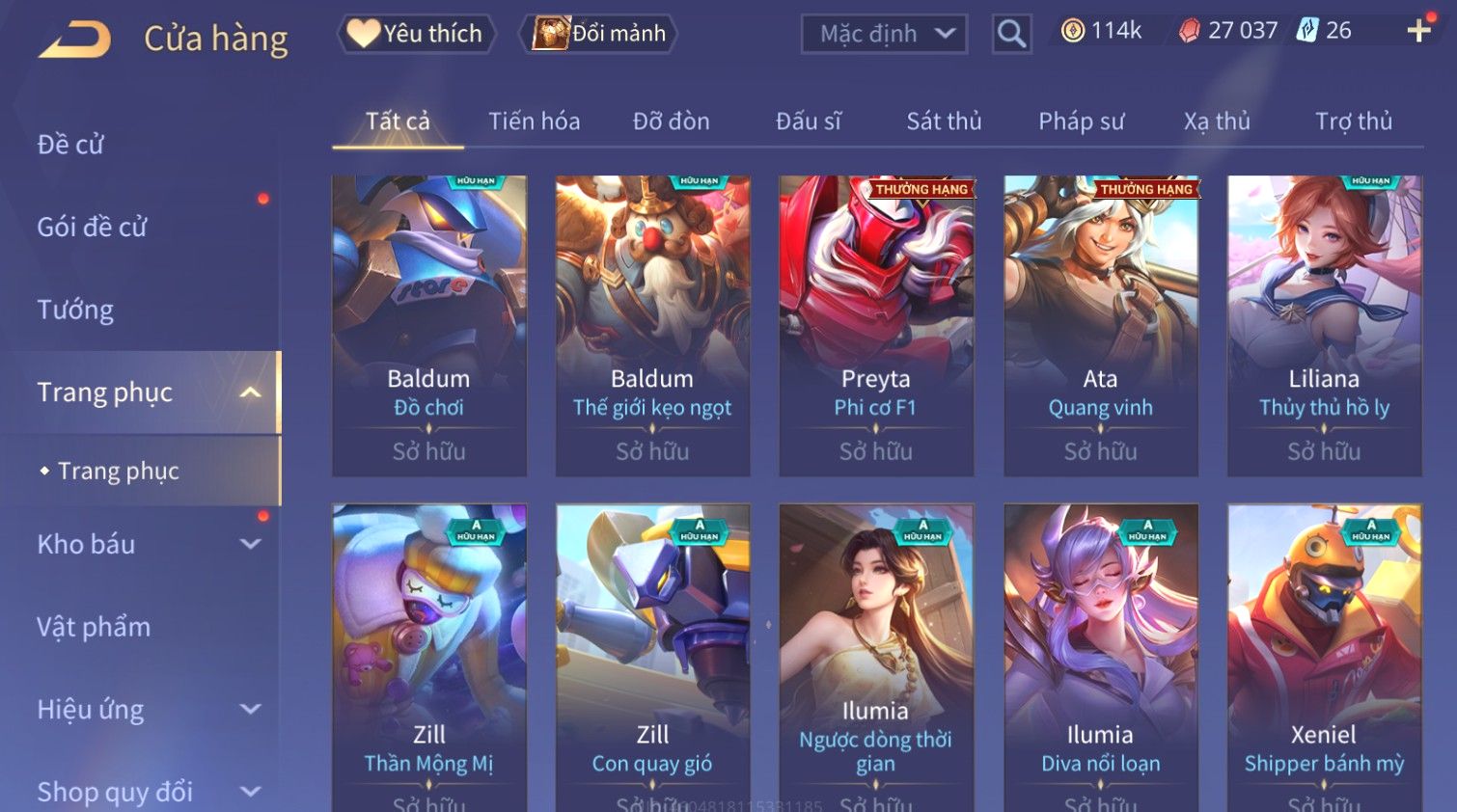Screen dimensions: 1457x812
Task: Switch to the Tiến hóa tab
Action: (534, 122)
